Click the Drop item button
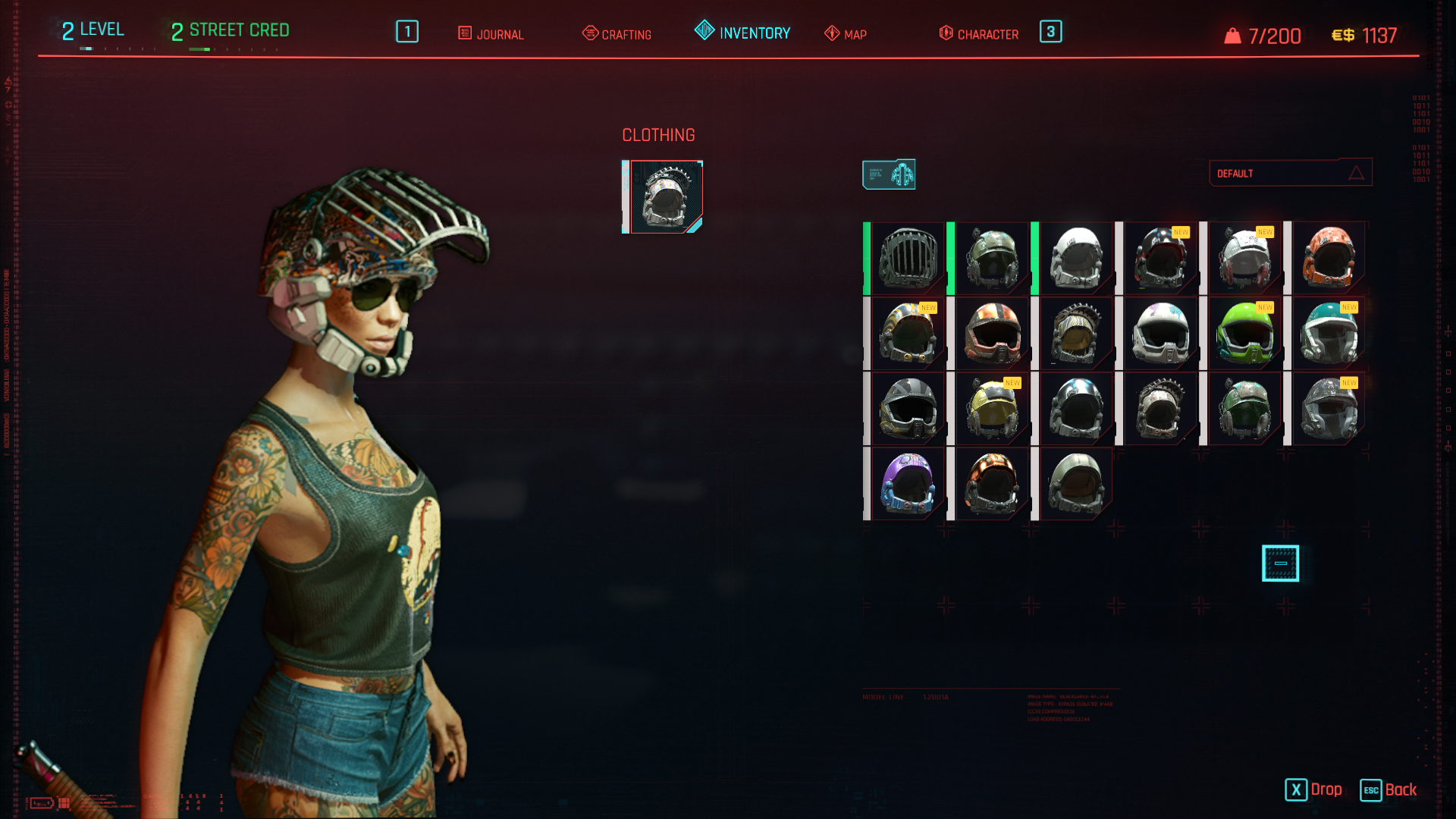1456x819 pixels. (1314, 789)
